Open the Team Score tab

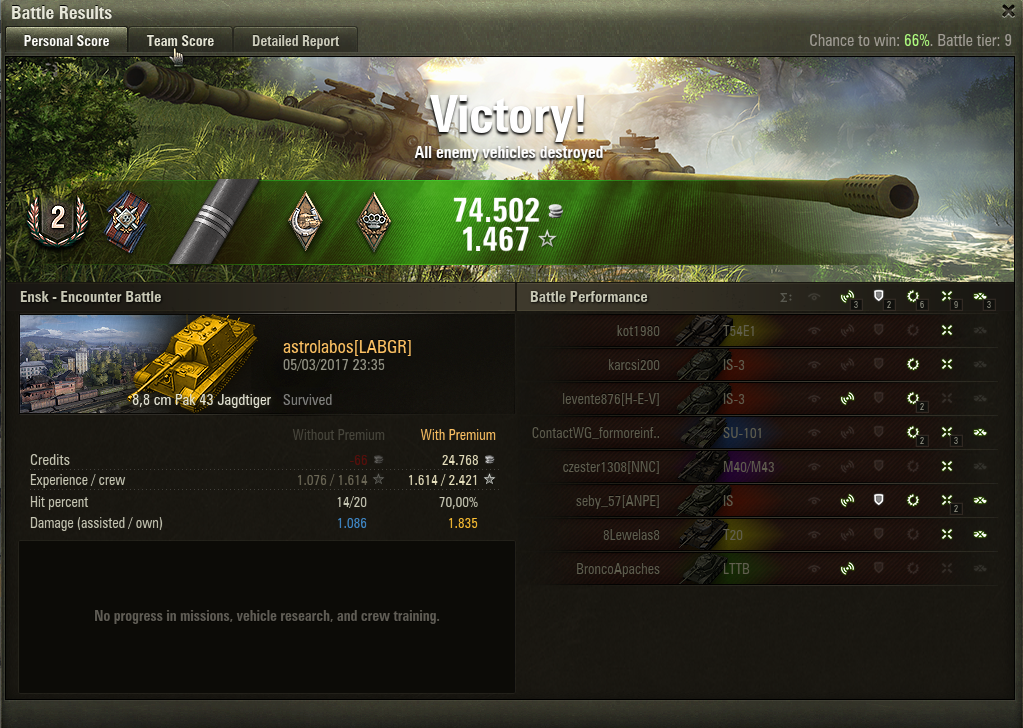click(x=180, y=41)
